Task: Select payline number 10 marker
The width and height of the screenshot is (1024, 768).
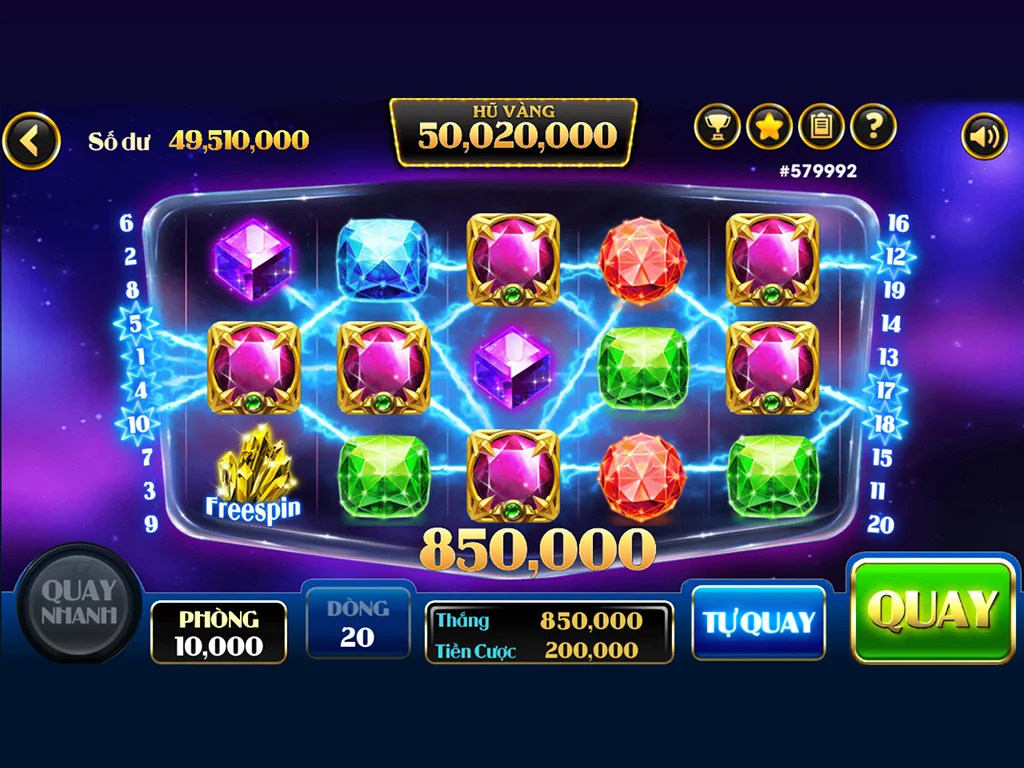Action: [137, 424]
